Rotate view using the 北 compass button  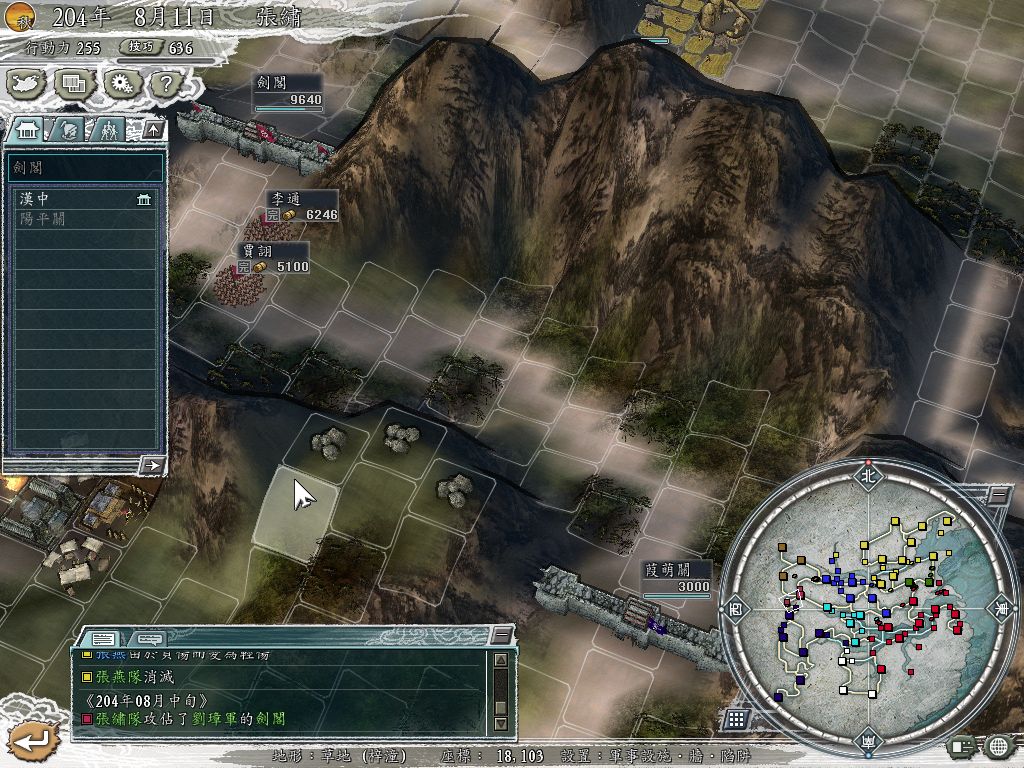868,476
